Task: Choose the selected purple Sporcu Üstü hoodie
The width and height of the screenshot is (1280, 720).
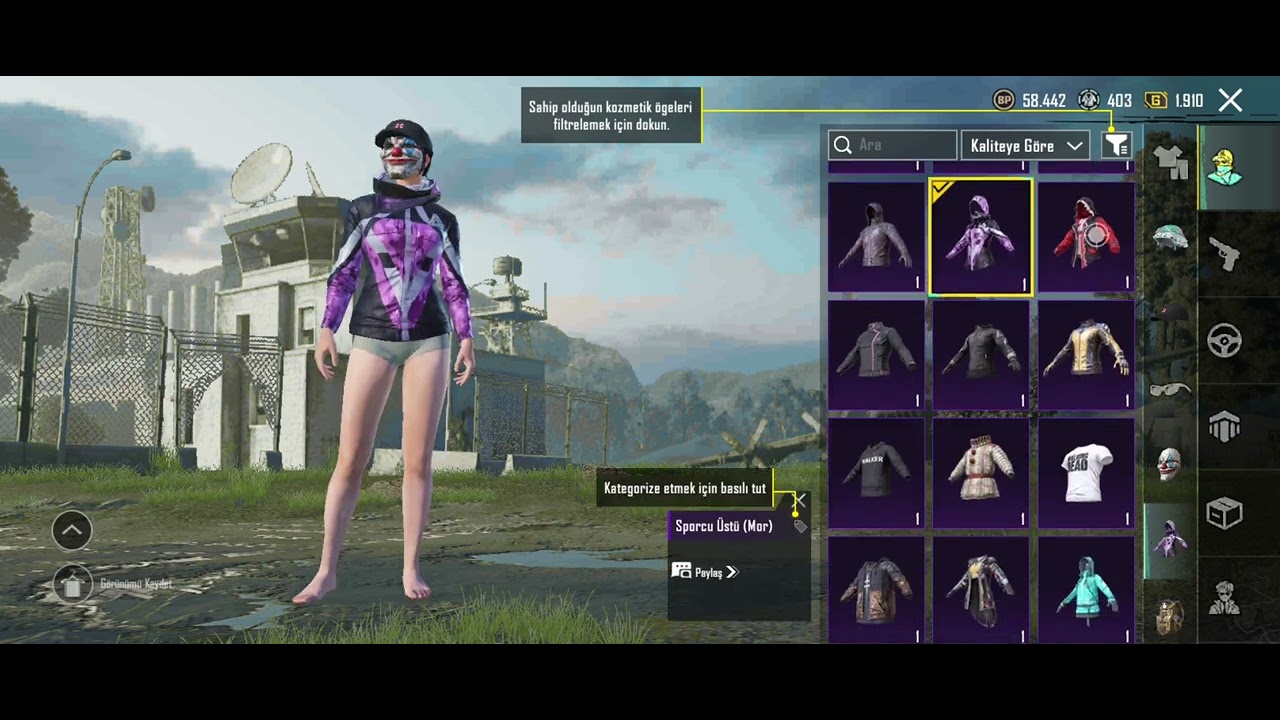Action: coord(981,238)
